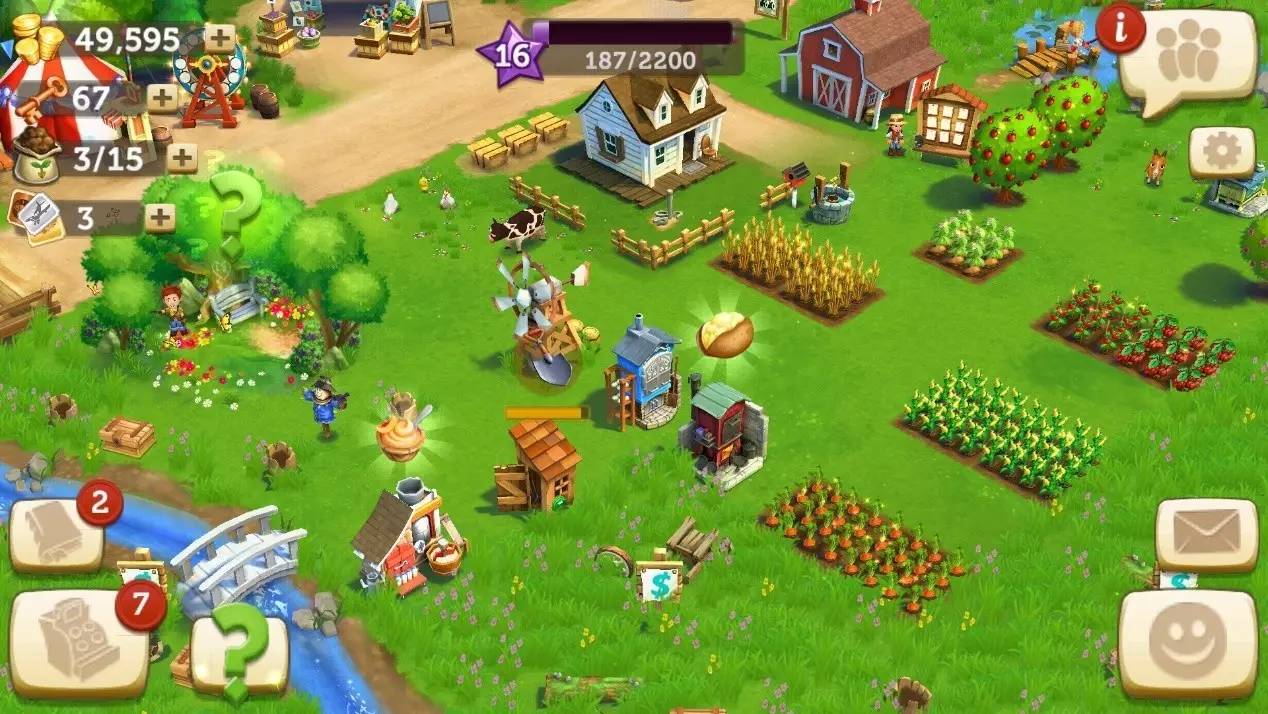
Task: Open the envelope mail button
Action: click(x=1205, y=533)
